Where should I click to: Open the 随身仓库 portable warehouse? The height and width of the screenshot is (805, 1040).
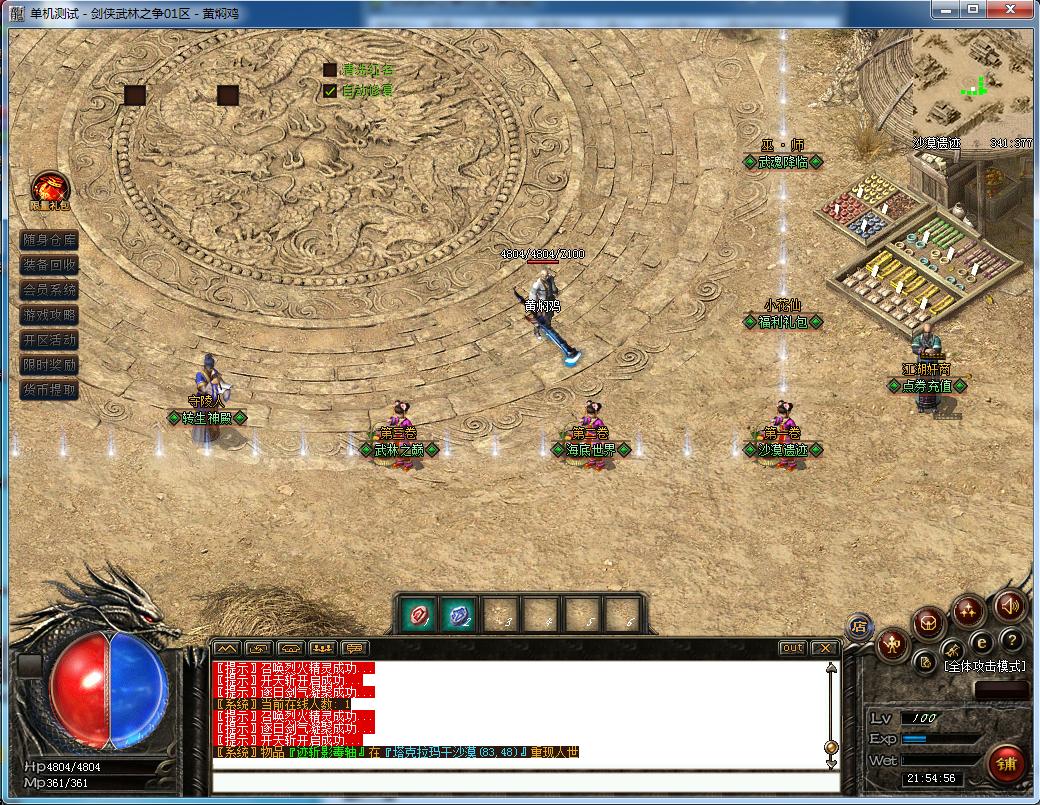[x=49, y=240]
